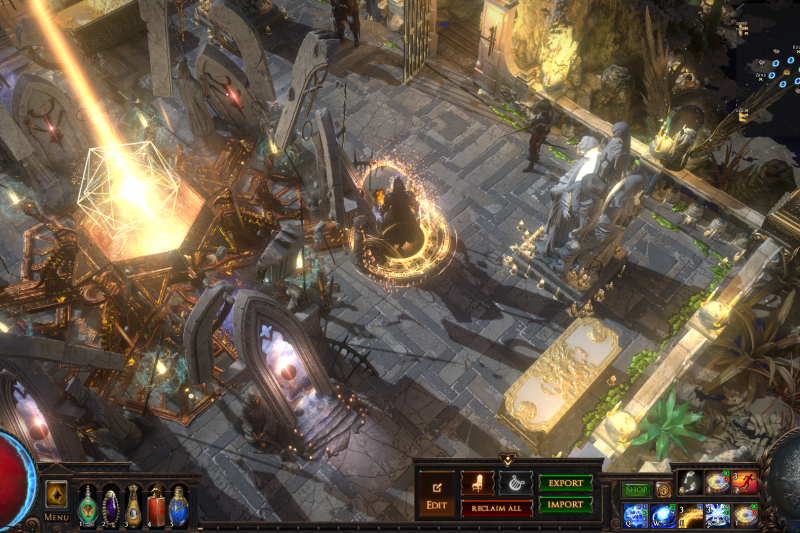The image size is (800, 533).
Task: Click the small round icon beside Shop
Action: click(663, 490)
